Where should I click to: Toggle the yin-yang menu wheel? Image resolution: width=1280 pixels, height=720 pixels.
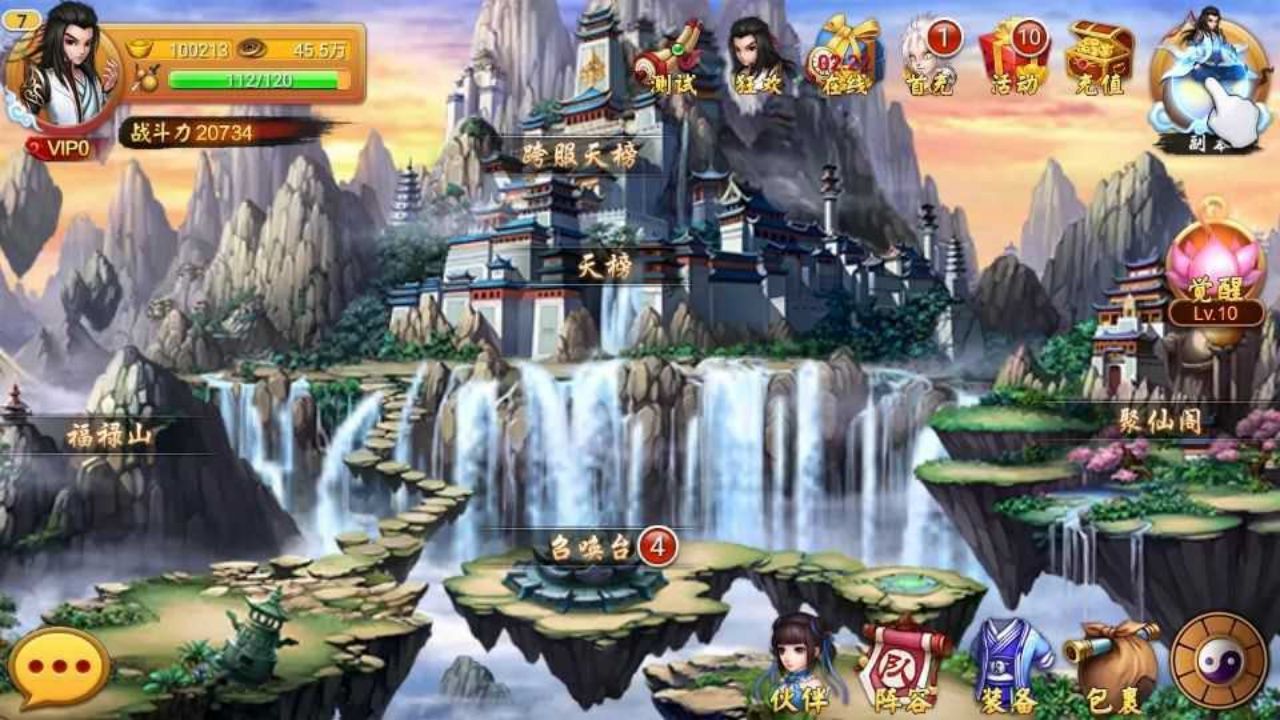tap(1218, 662)
